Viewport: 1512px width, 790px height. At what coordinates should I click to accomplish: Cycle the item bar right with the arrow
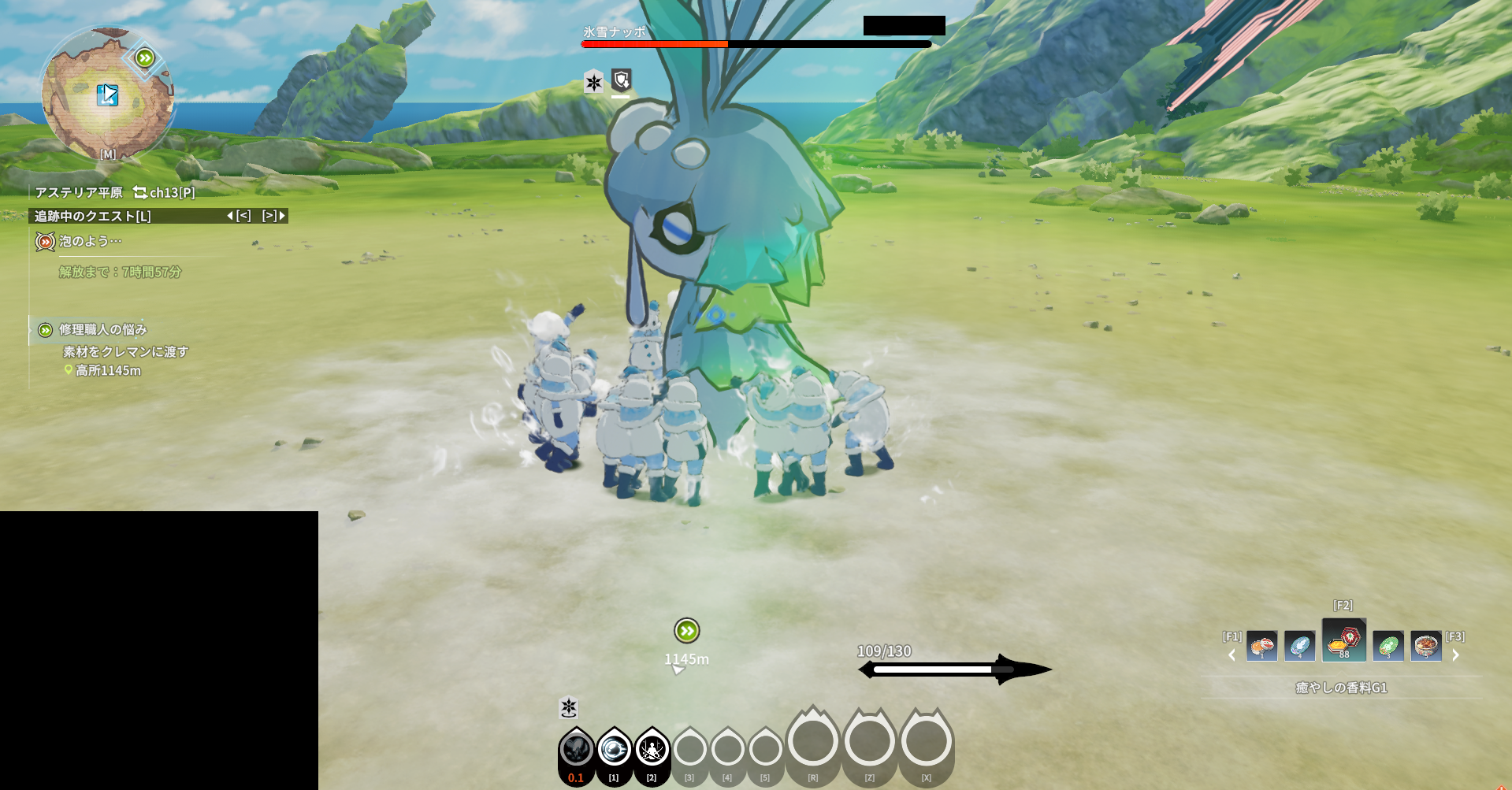pos(1455,655)
